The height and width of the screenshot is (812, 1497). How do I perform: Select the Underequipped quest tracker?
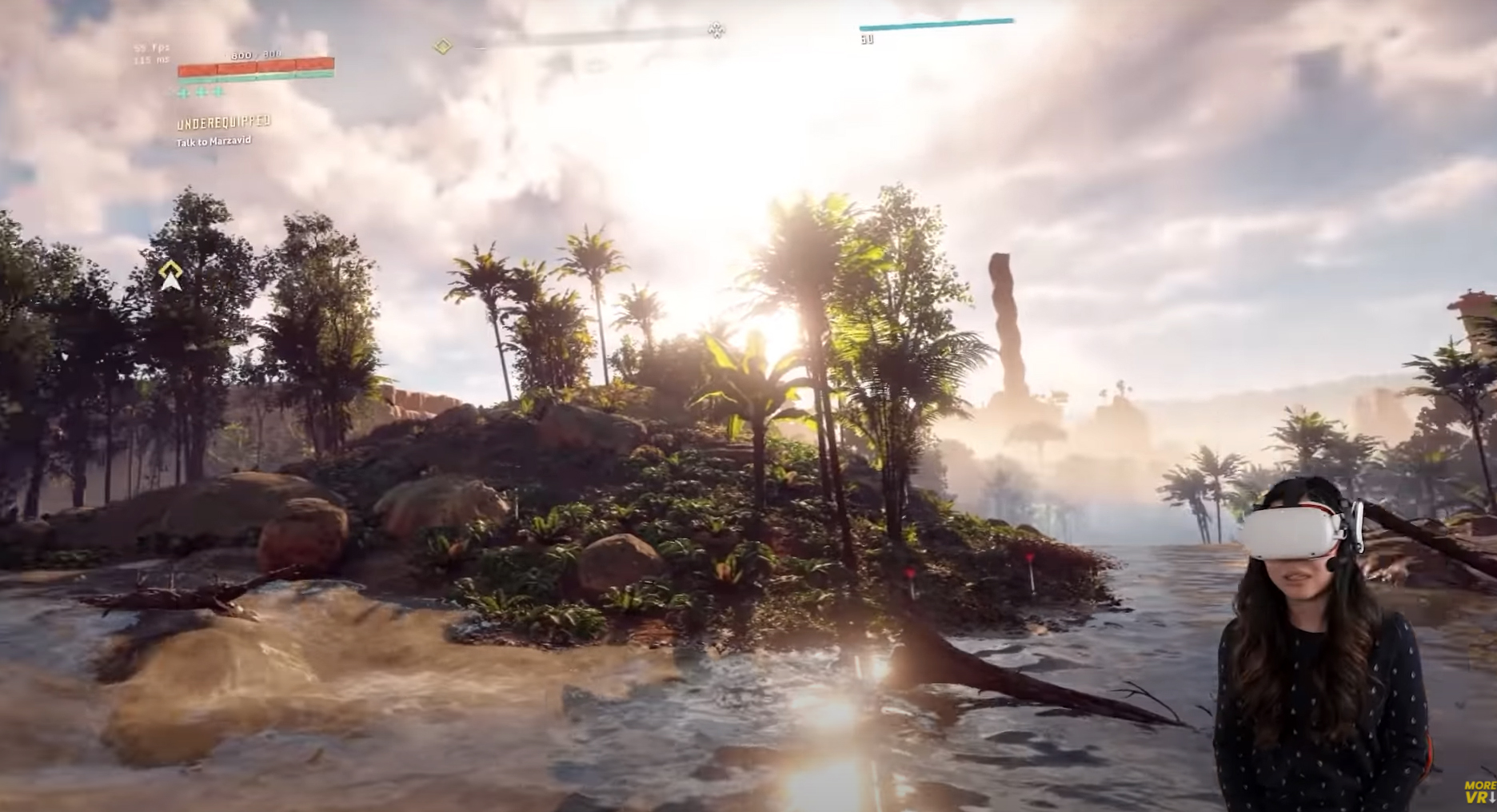223,123
